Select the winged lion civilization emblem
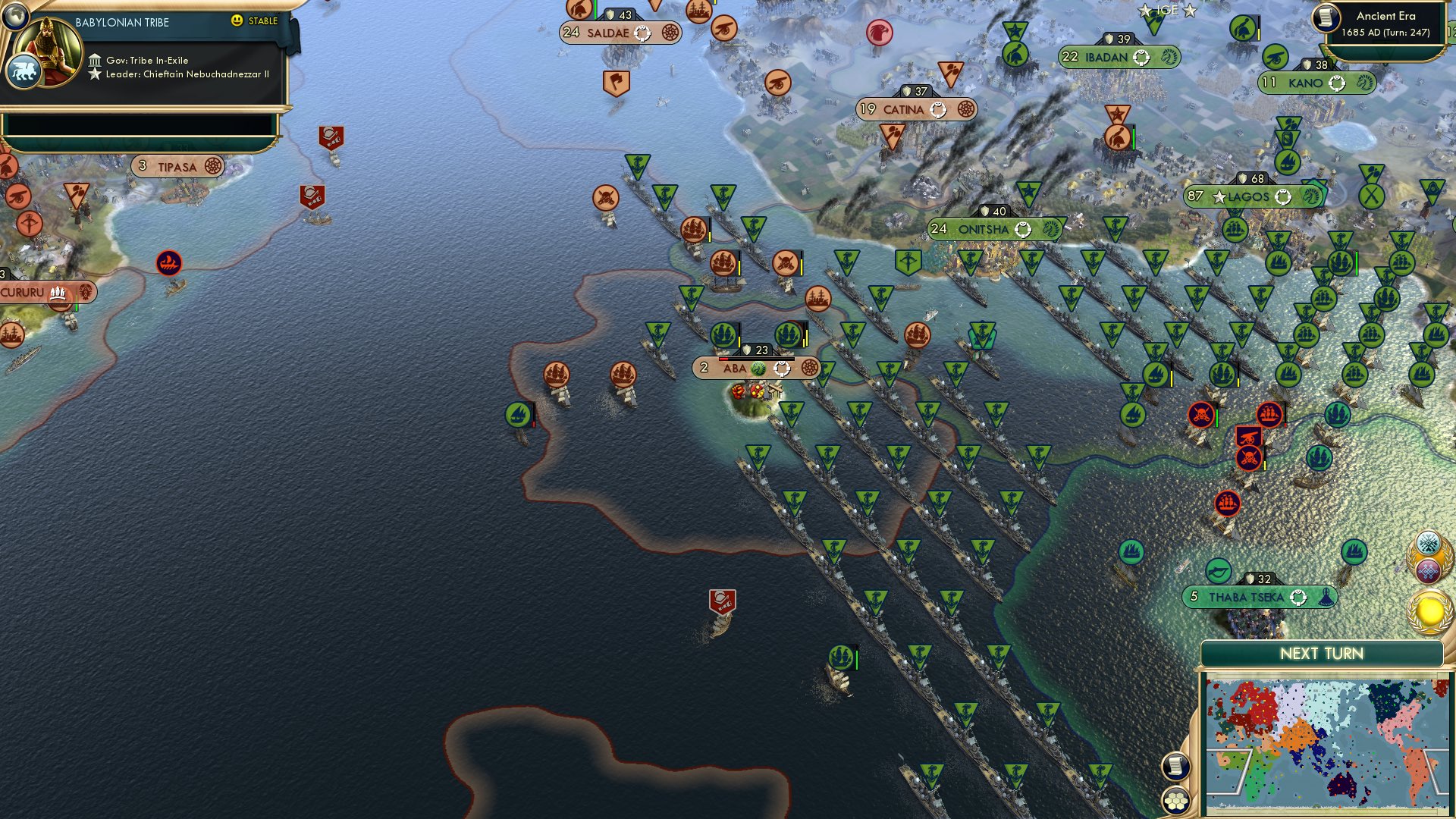Screen dimensions: 1456x819 23,72
